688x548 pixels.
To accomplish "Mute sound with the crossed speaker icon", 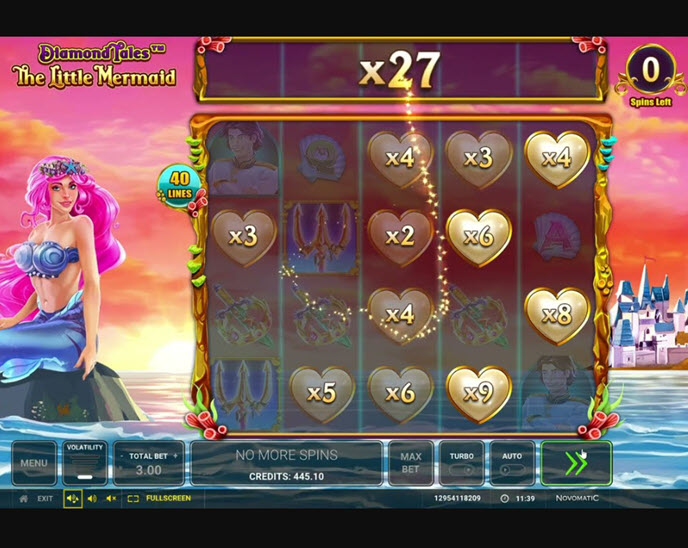I will click(111, 498).
